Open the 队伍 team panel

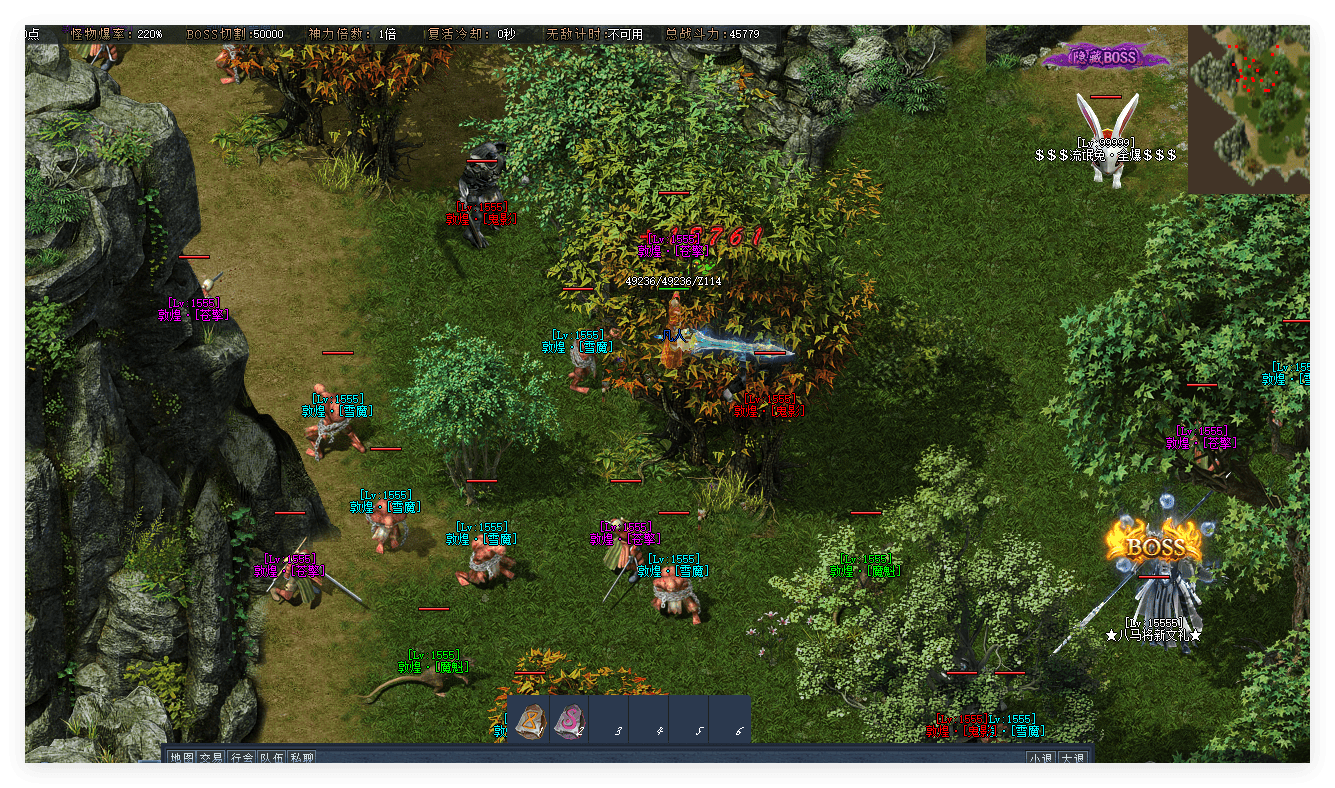click(x=271, y=758)
